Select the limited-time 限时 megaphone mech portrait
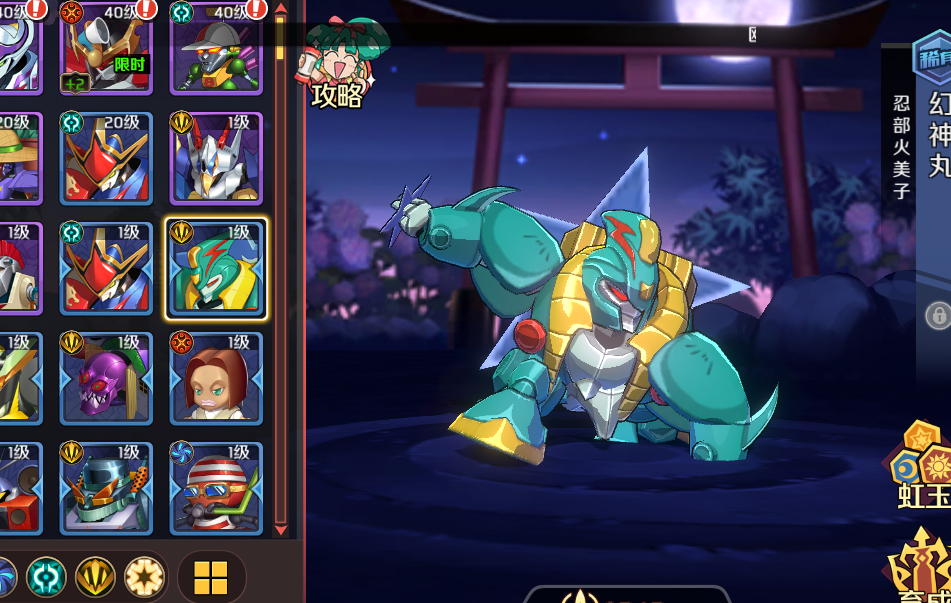This screenshot has width=951, height=603. coord(106,48)
